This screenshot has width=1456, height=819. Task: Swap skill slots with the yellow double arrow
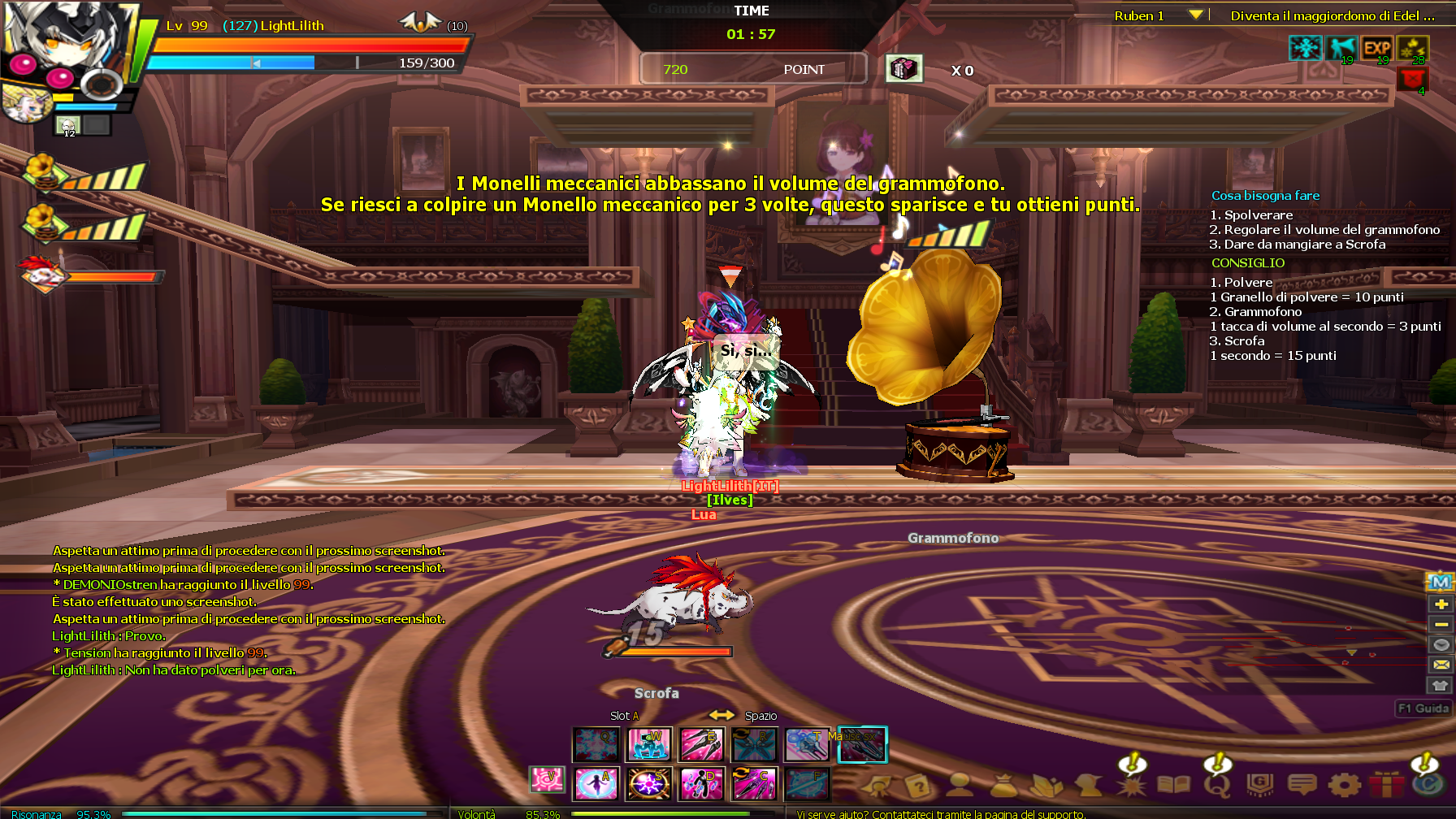721,715
